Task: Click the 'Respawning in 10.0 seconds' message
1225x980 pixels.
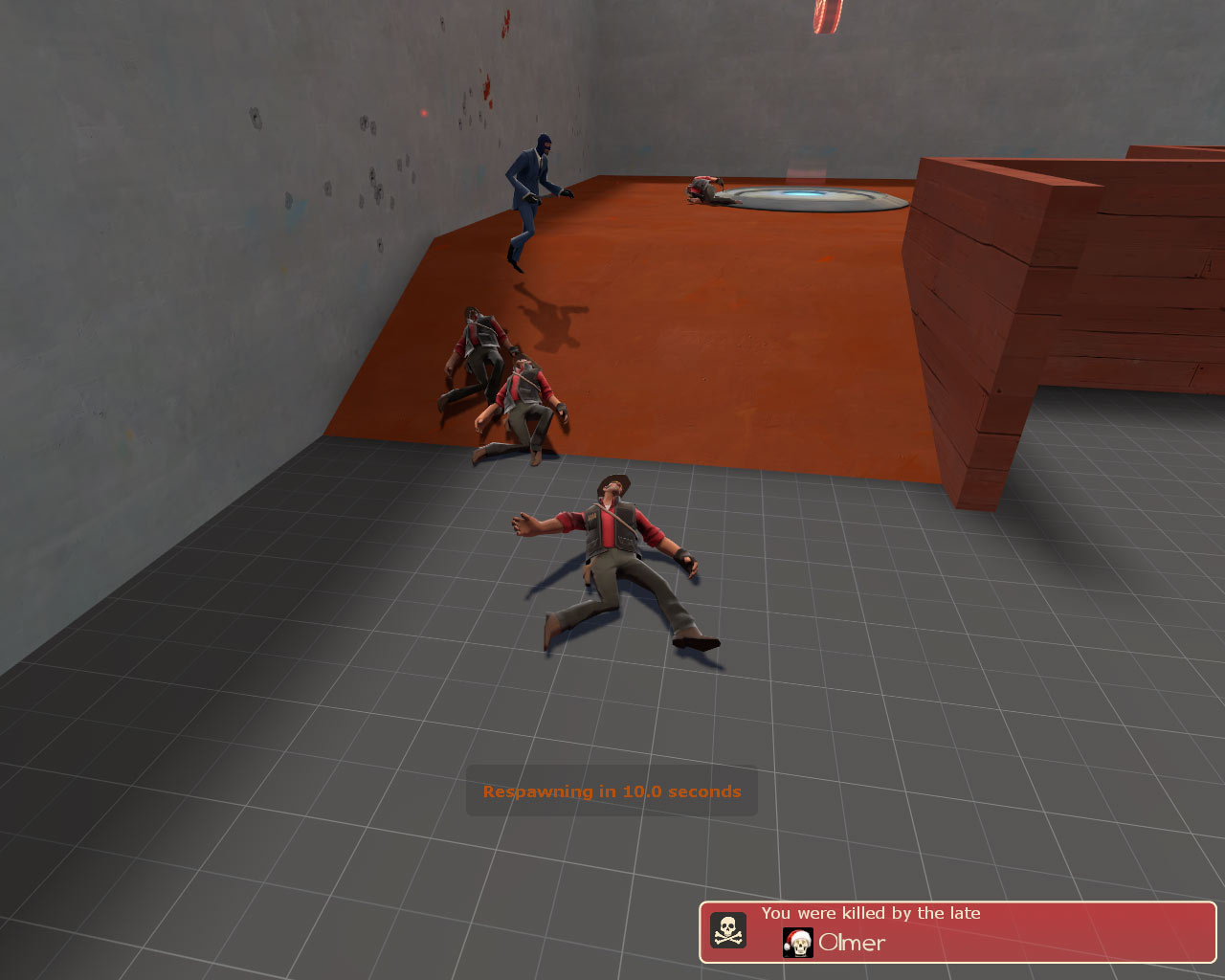Action: [x=612, y=791]
